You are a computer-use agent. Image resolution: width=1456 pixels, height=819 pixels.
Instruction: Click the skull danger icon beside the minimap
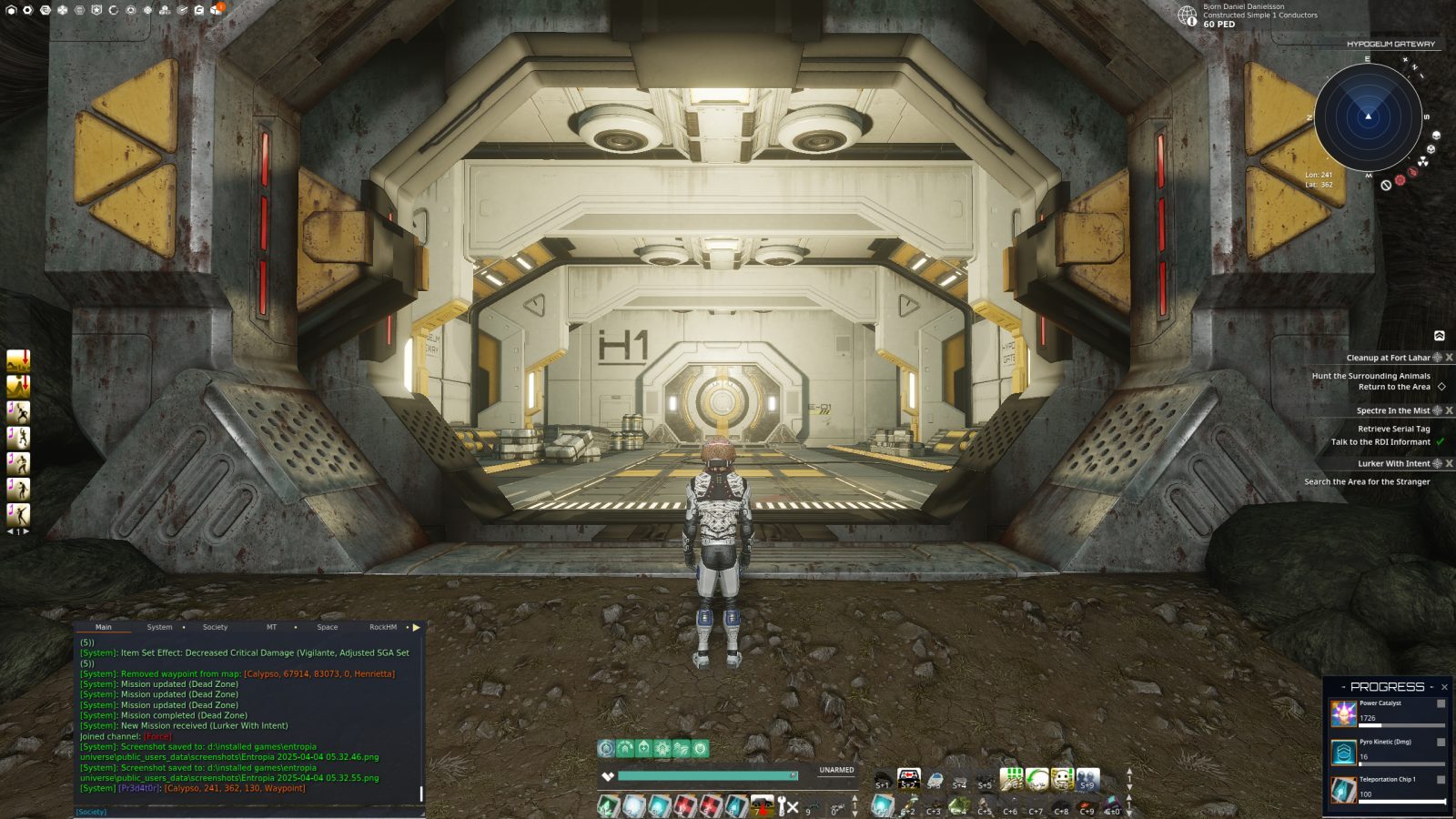pyautogui.click(x=1431, y=149)
